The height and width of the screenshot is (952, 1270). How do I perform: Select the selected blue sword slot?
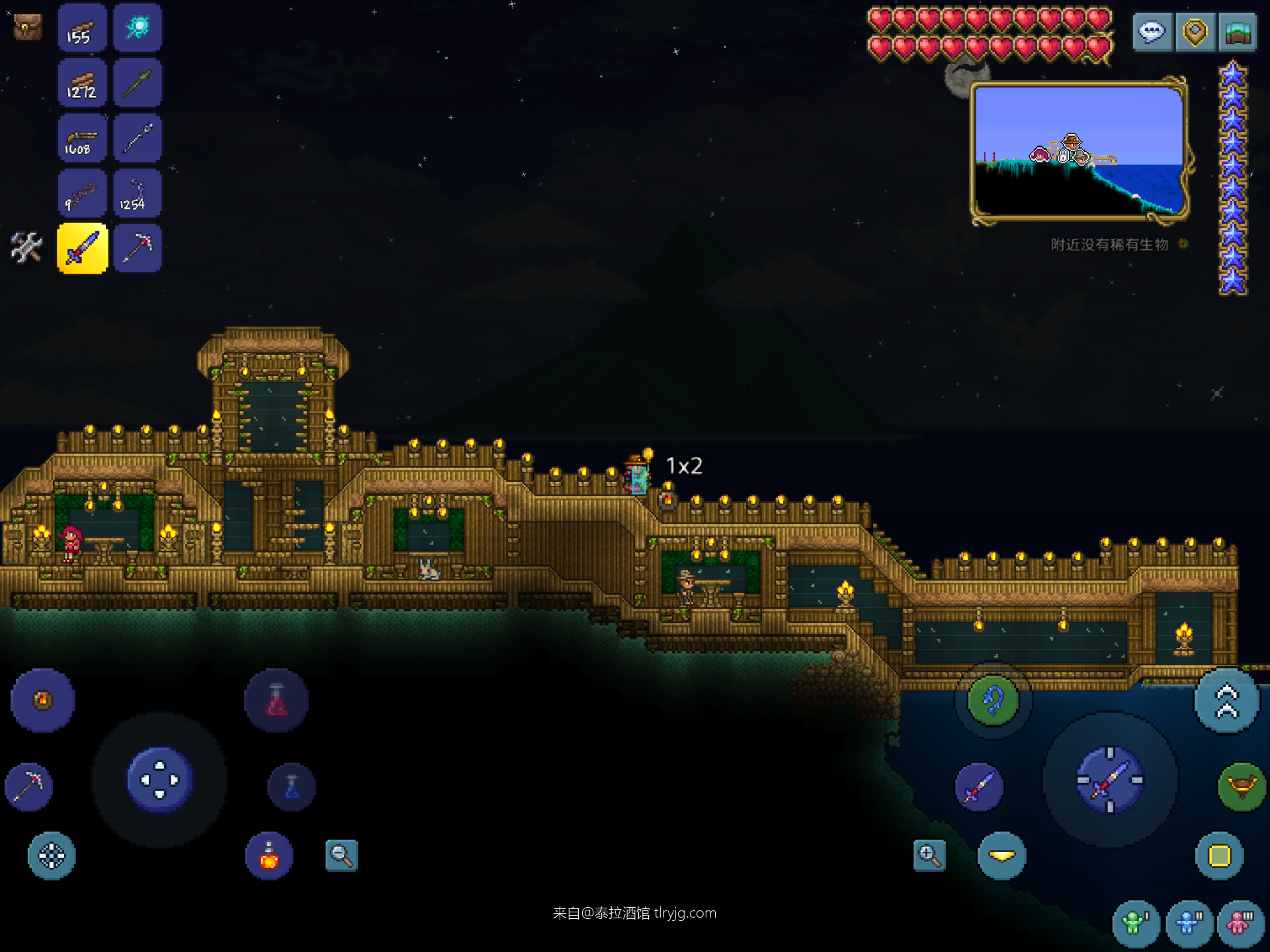82,248
